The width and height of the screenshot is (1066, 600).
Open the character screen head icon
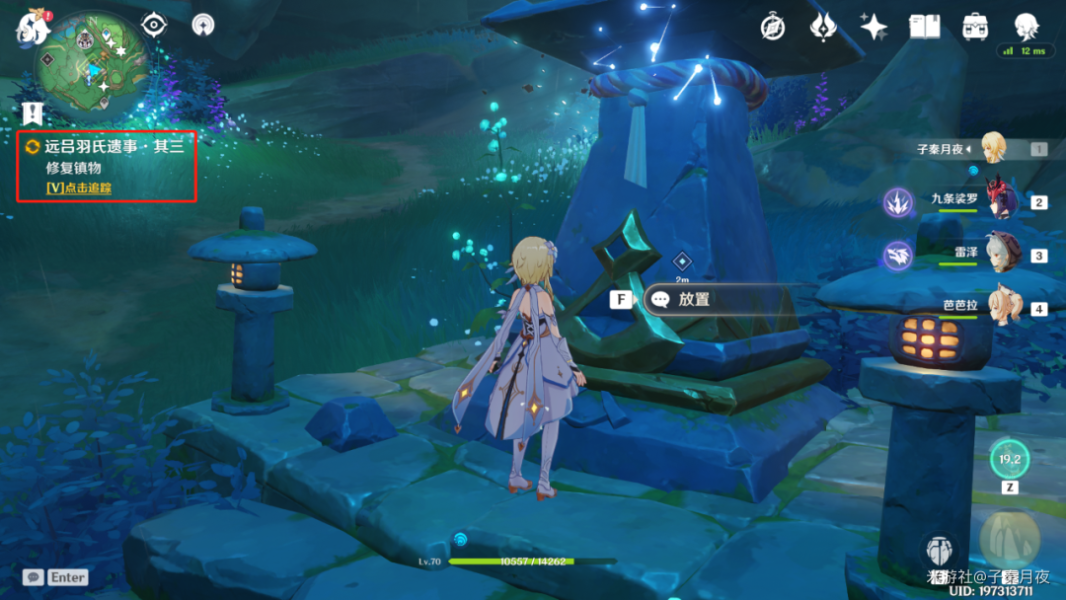point(1026,25)
